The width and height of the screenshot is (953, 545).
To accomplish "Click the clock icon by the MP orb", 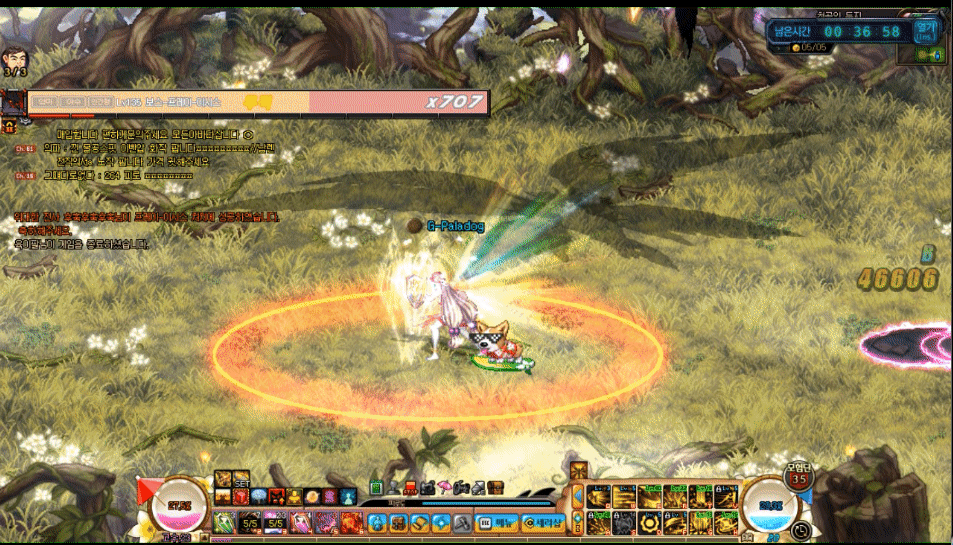I will [x=800, y=530].
